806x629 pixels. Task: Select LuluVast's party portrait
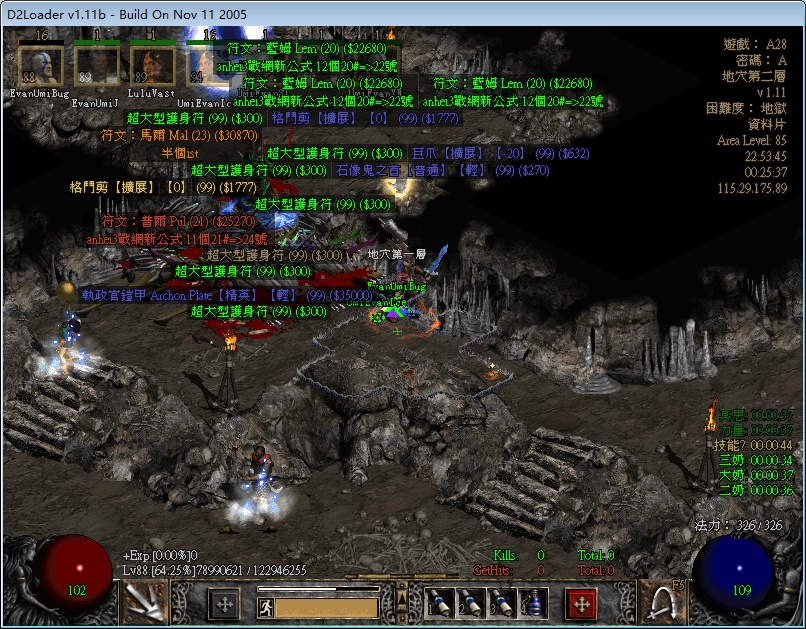click(152, 65)
